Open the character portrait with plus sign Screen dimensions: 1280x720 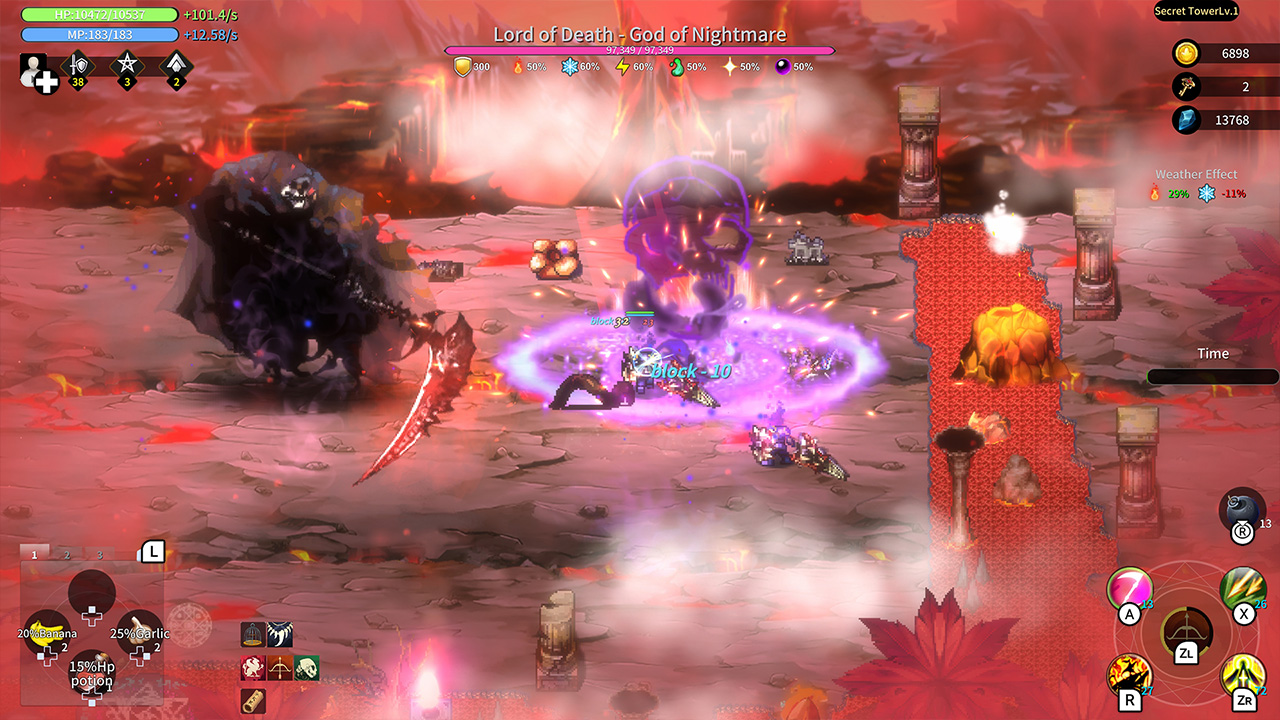(37, 71)
